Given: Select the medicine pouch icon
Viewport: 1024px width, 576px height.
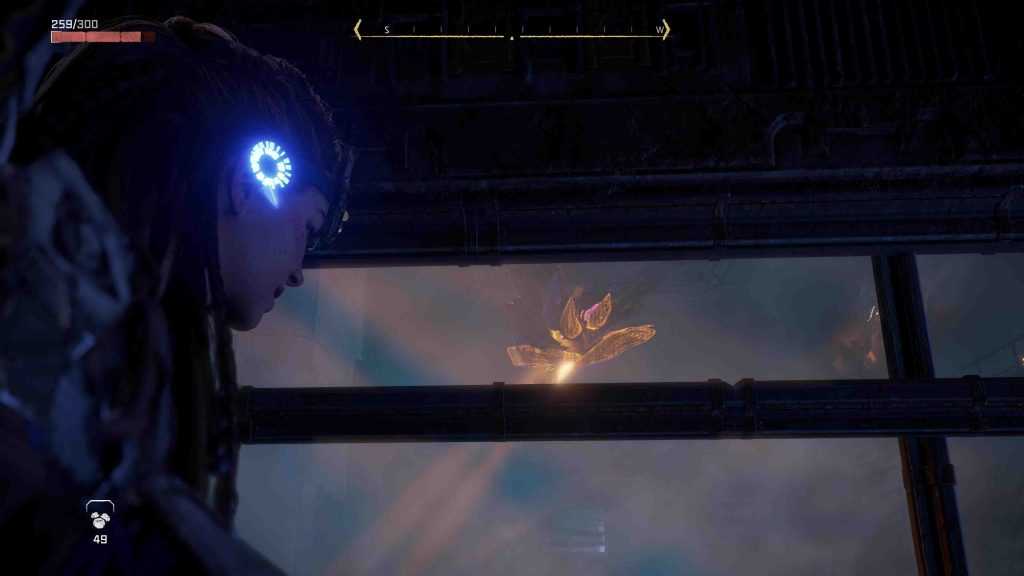Looking at the screenshot, I should 100,516.
